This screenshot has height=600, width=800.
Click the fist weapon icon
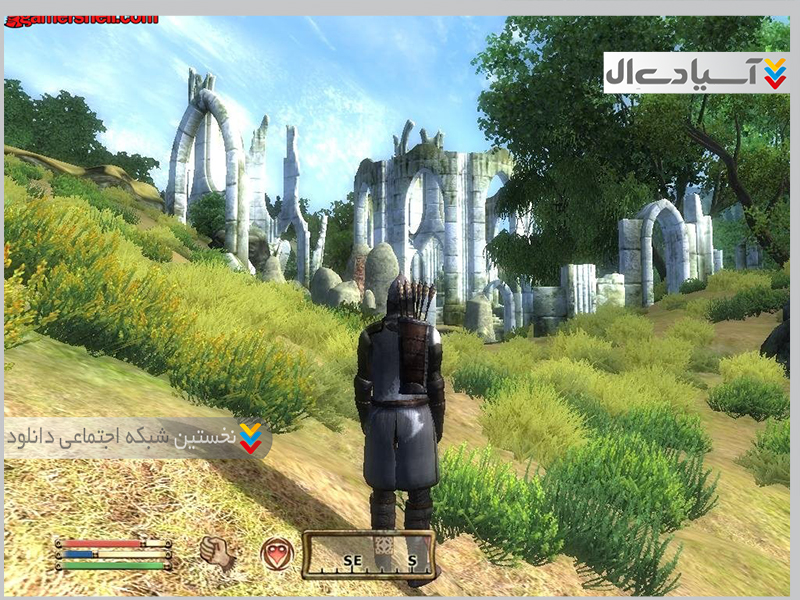point(217,553)
